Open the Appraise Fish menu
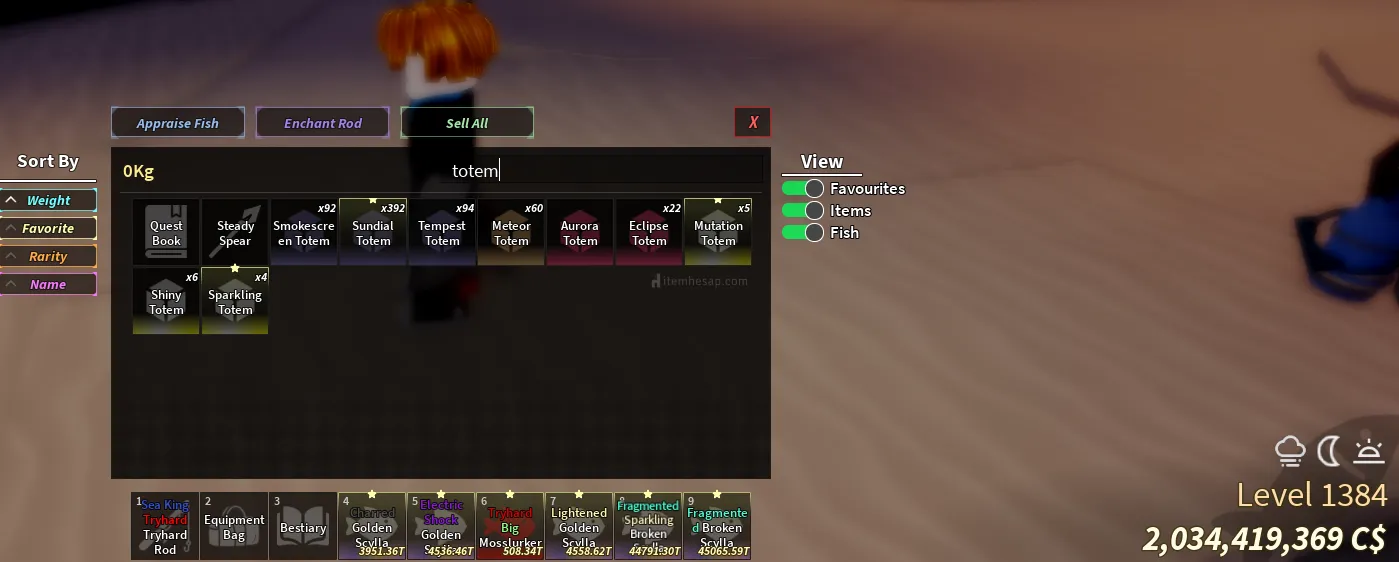Image resolution: width=1399 pixels, height=562 pixels. [x=178, y=123]
